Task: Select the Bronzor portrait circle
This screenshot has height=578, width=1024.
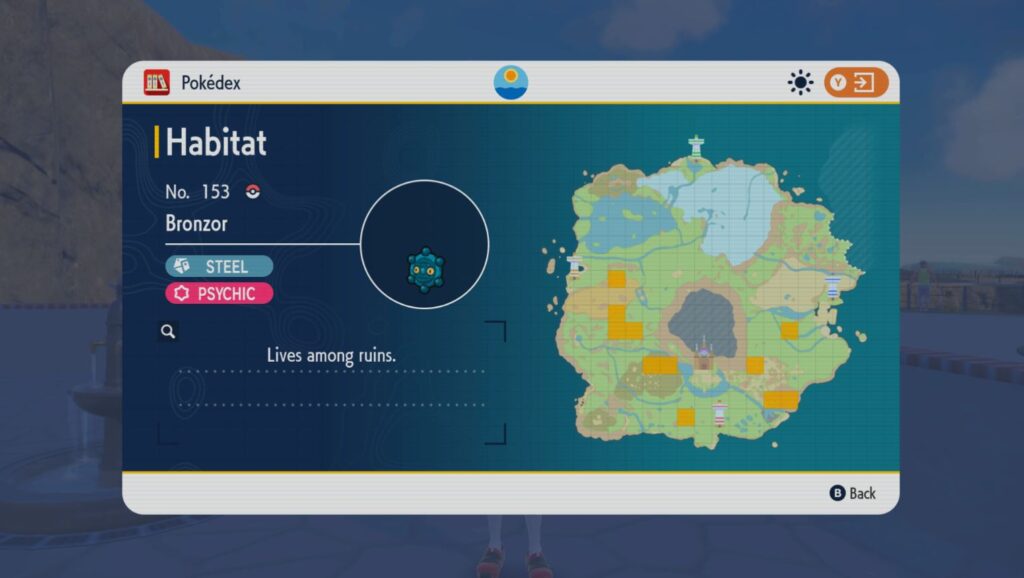Action: (424, 244)
